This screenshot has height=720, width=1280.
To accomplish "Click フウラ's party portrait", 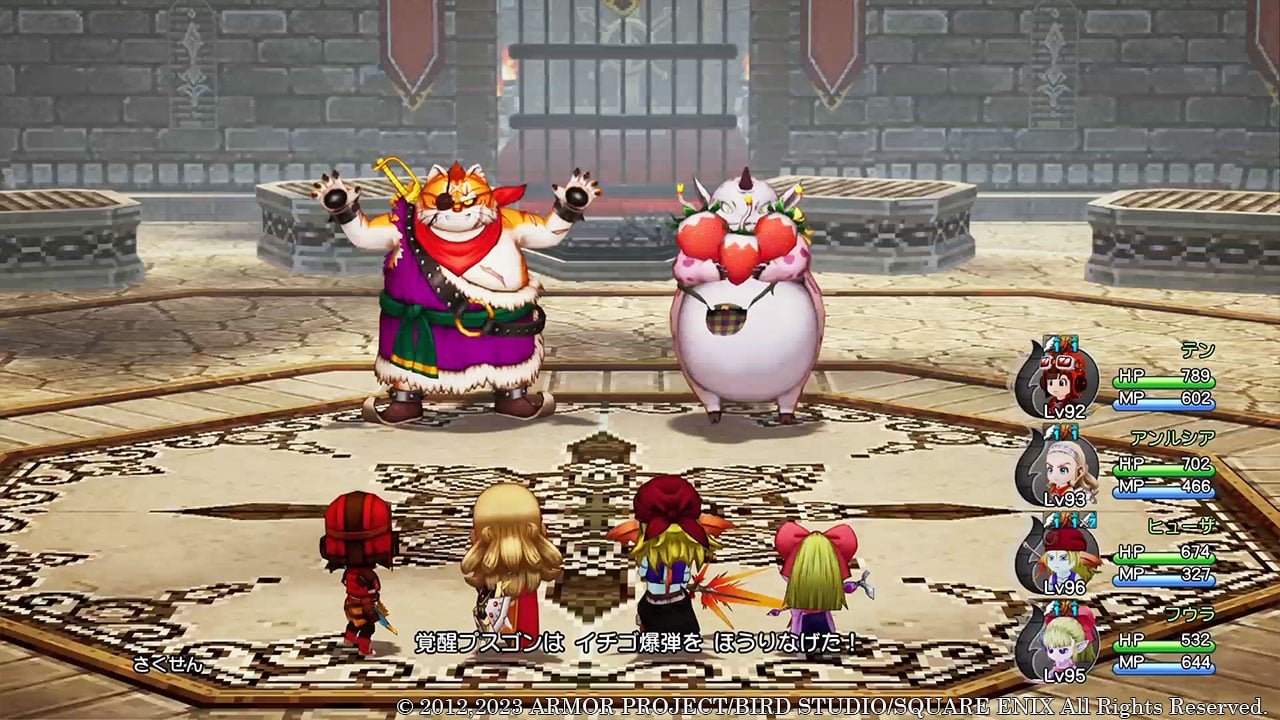I will (1061, 640).
